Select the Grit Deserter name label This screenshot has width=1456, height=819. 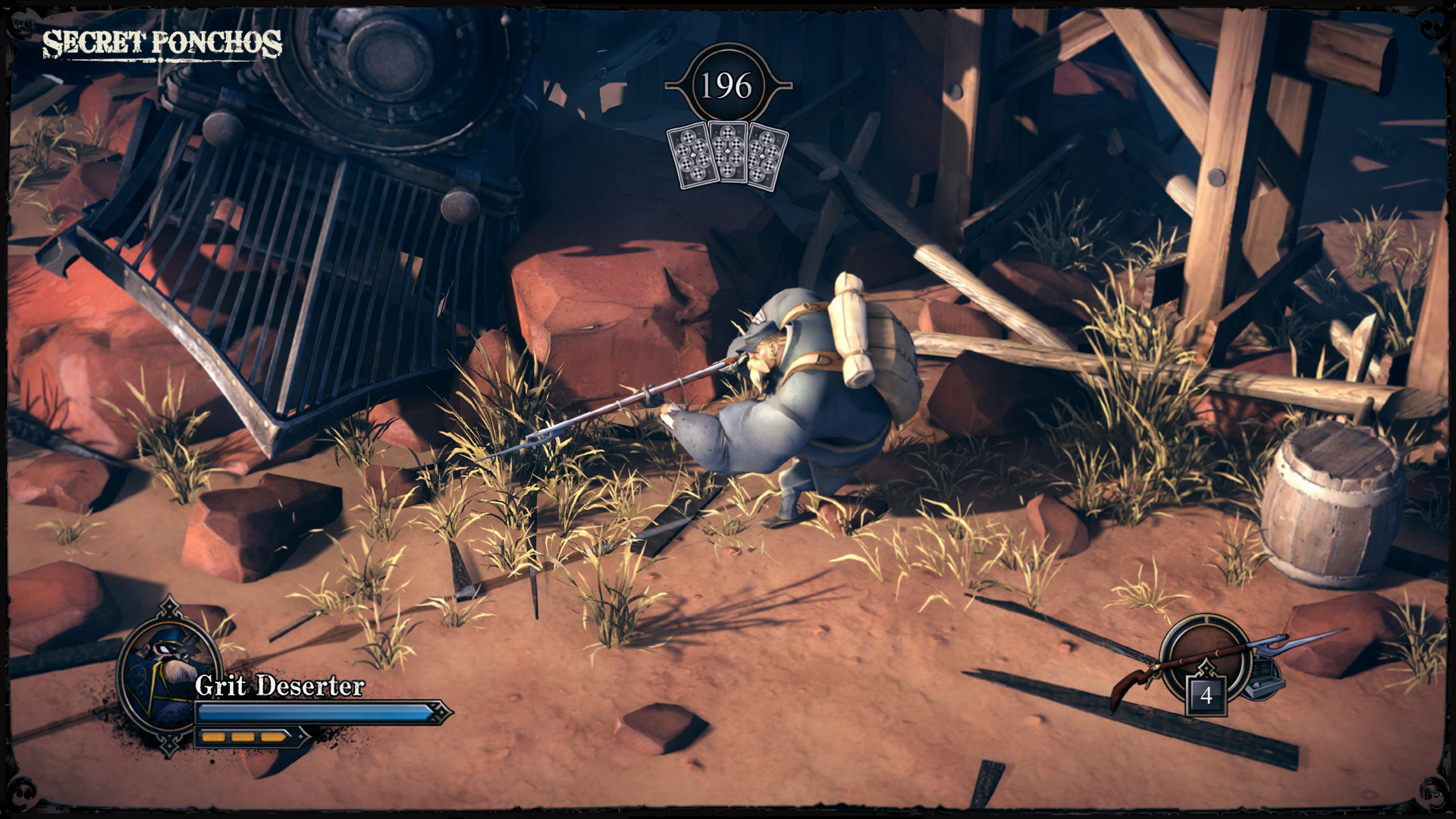coord(279,687)
